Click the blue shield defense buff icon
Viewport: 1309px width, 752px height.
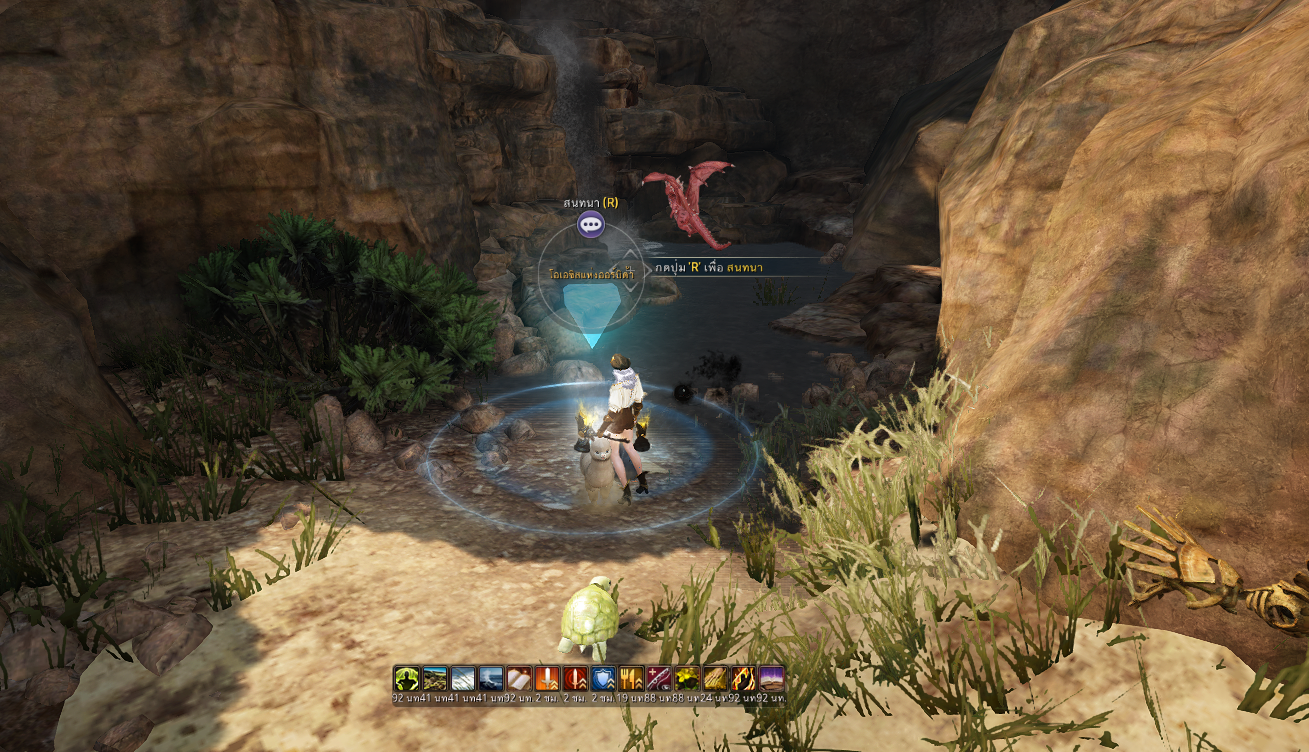point(603,678)
